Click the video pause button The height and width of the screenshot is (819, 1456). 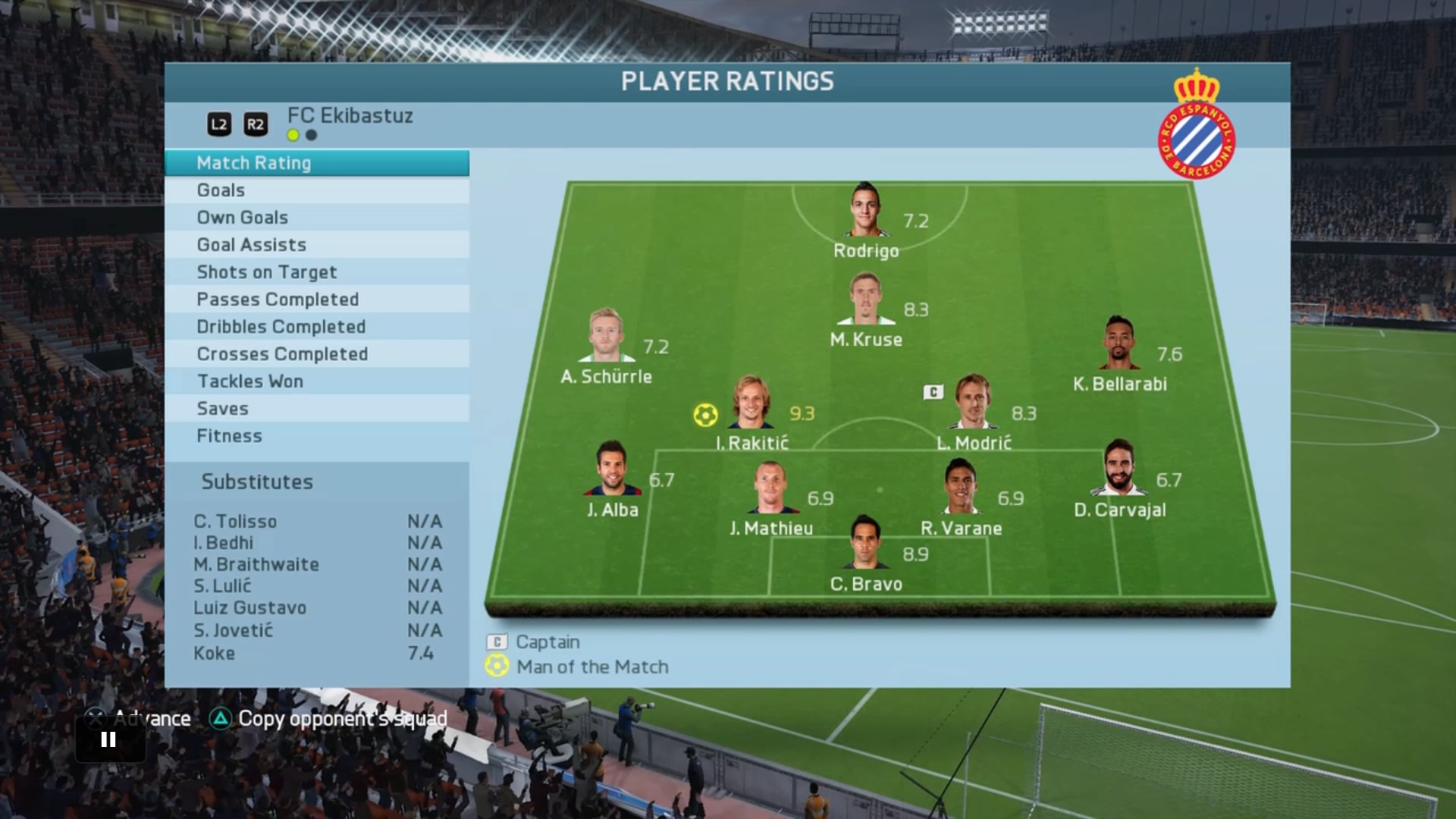tap(108, 739)
